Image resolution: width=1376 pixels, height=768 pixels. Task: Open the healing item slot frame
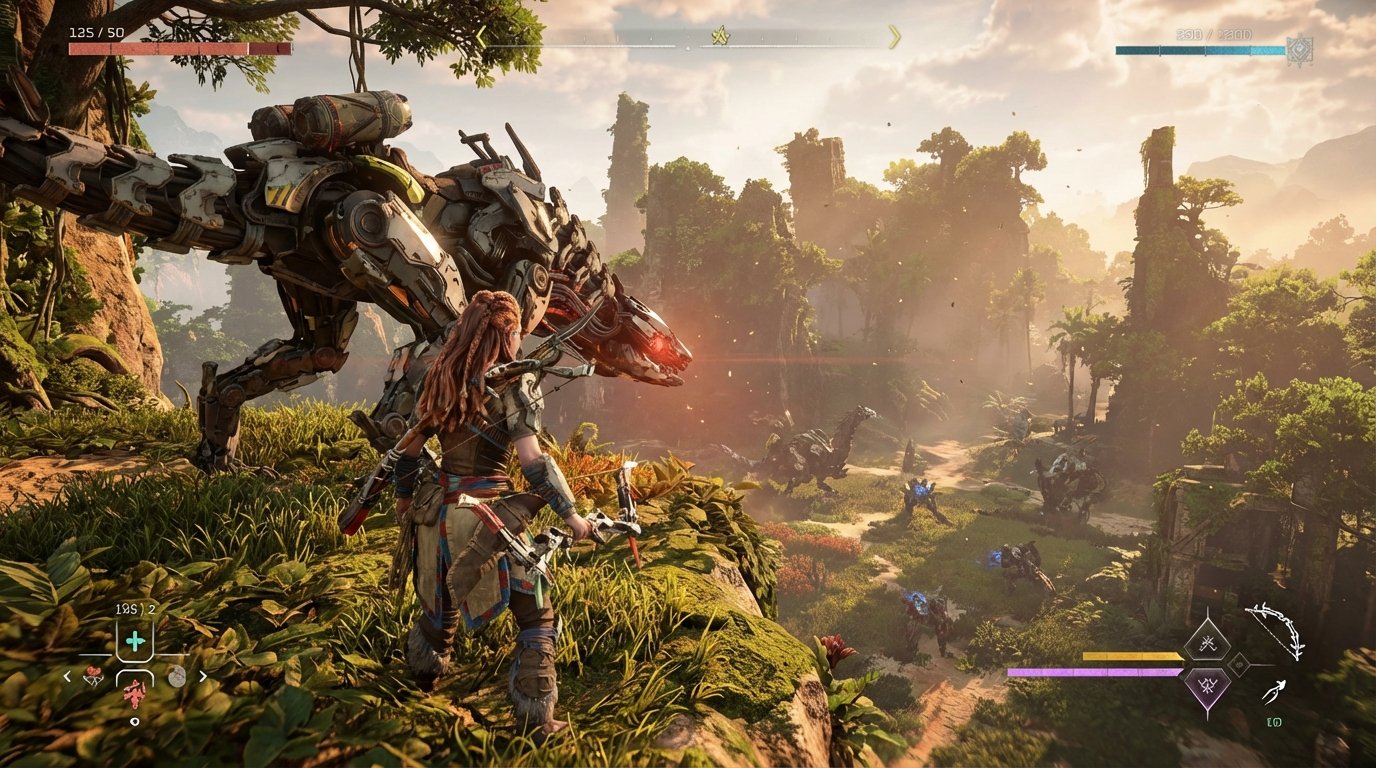coord(134,638)
